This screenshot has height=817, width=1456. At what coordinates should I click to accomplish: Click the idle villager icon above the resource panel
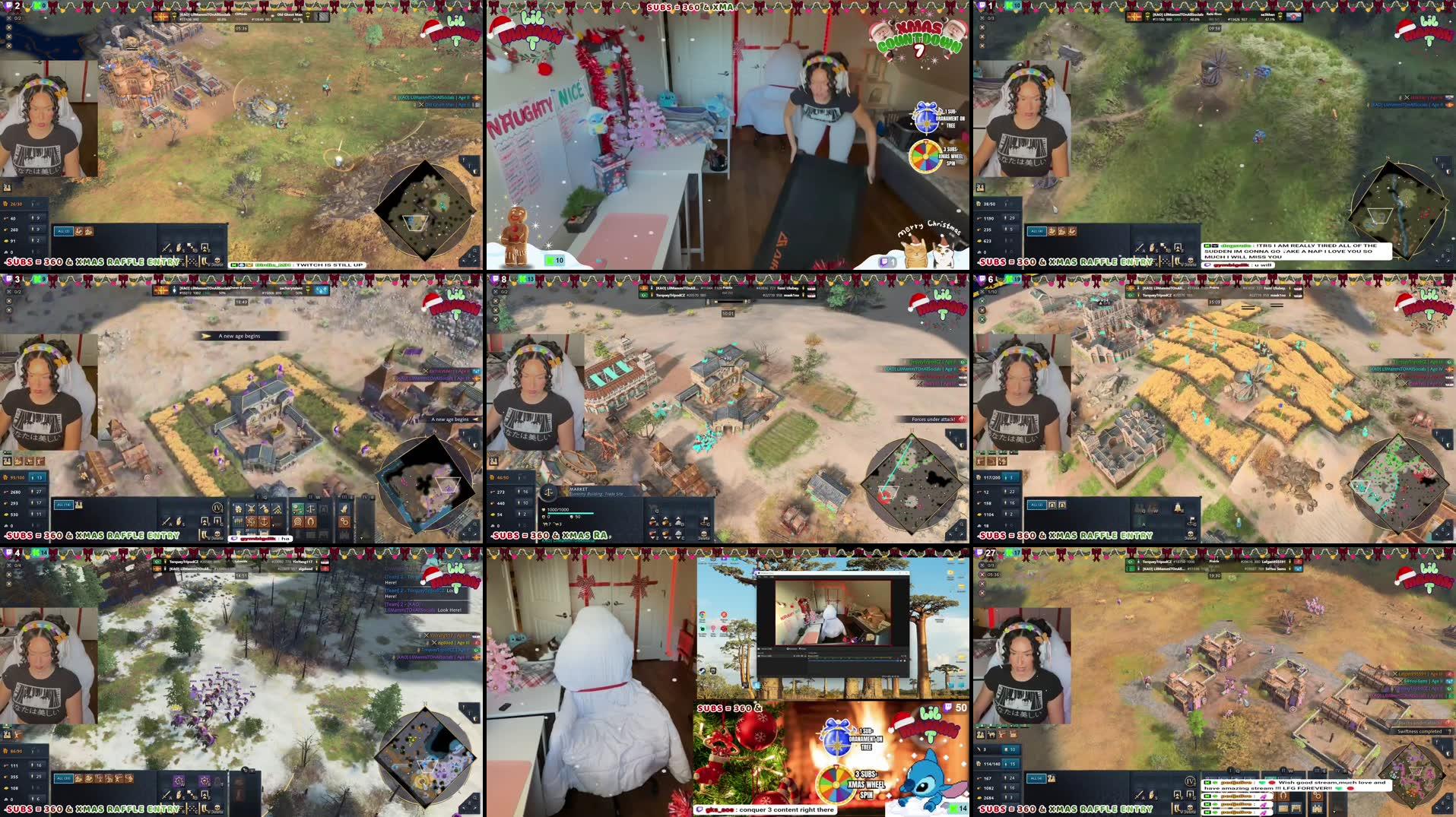click(493, 461)
